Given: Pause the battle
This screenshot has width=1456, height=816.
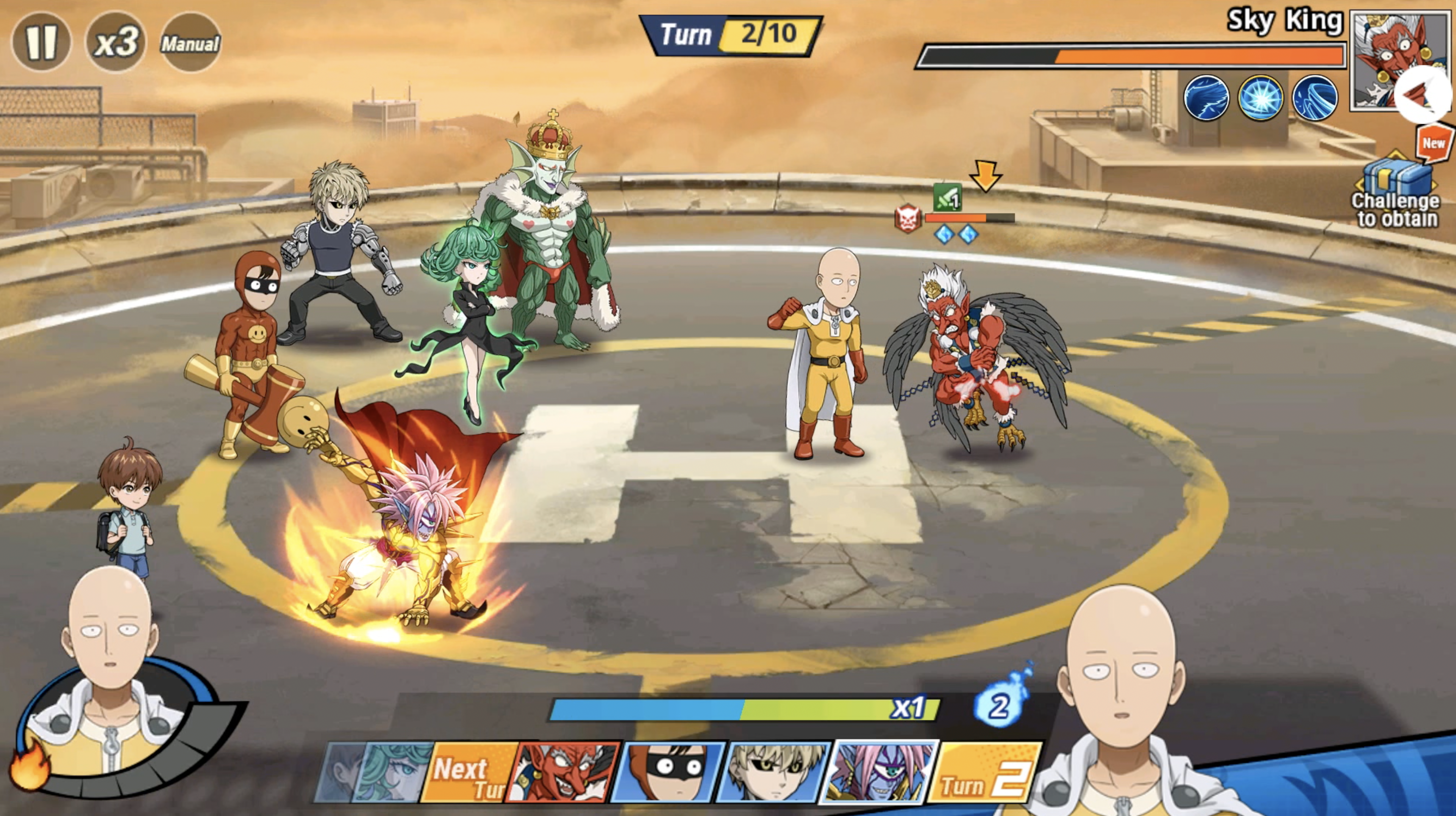Looking at the screenshot, I should click(41, 42).
